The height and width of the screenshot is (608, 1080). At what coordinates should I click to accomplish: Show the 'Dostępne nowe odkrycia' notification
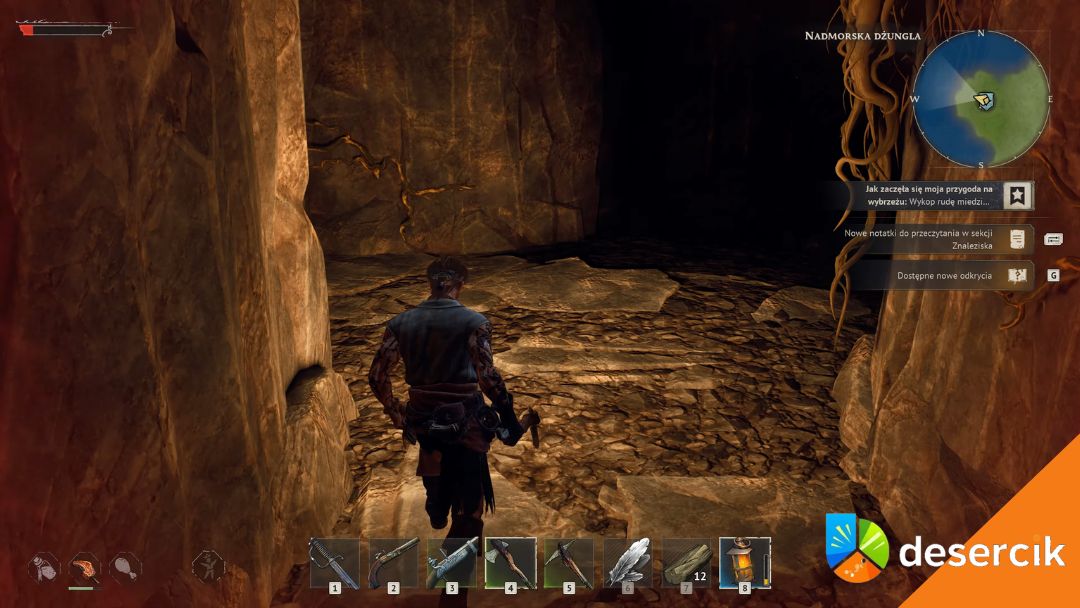coord(945,275)
